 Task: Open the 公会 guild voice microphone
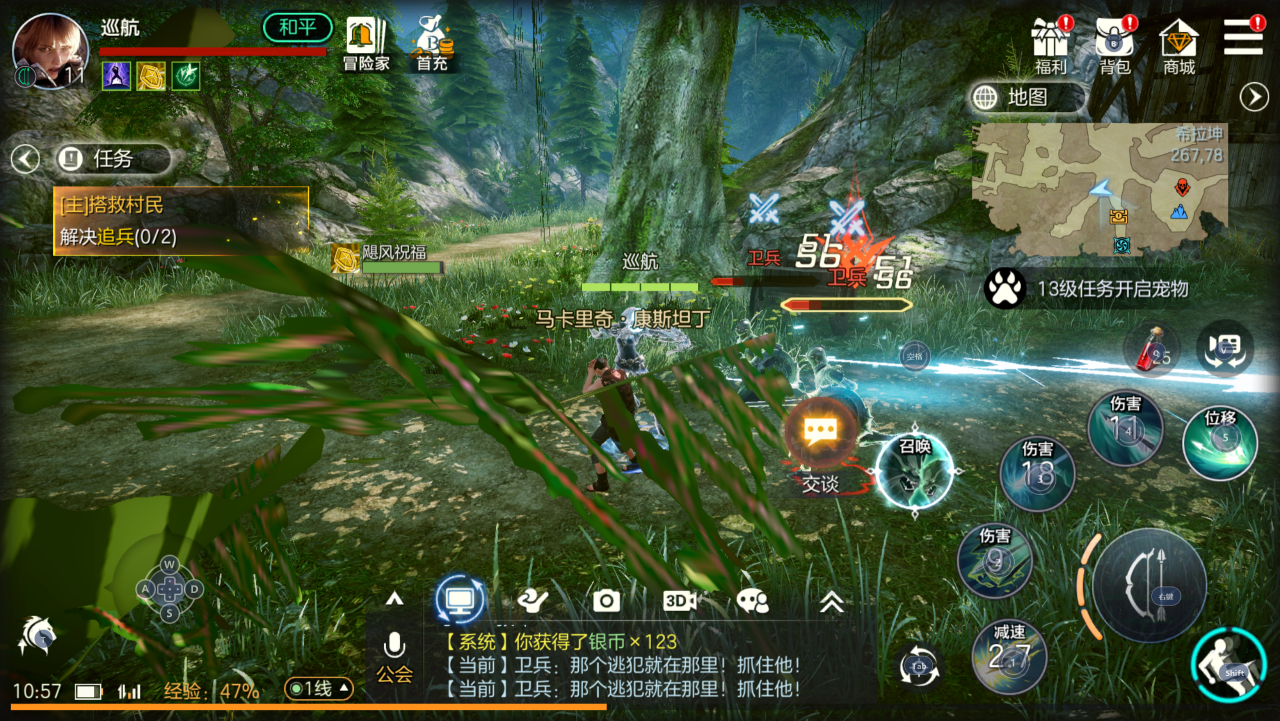click(394, 655)
